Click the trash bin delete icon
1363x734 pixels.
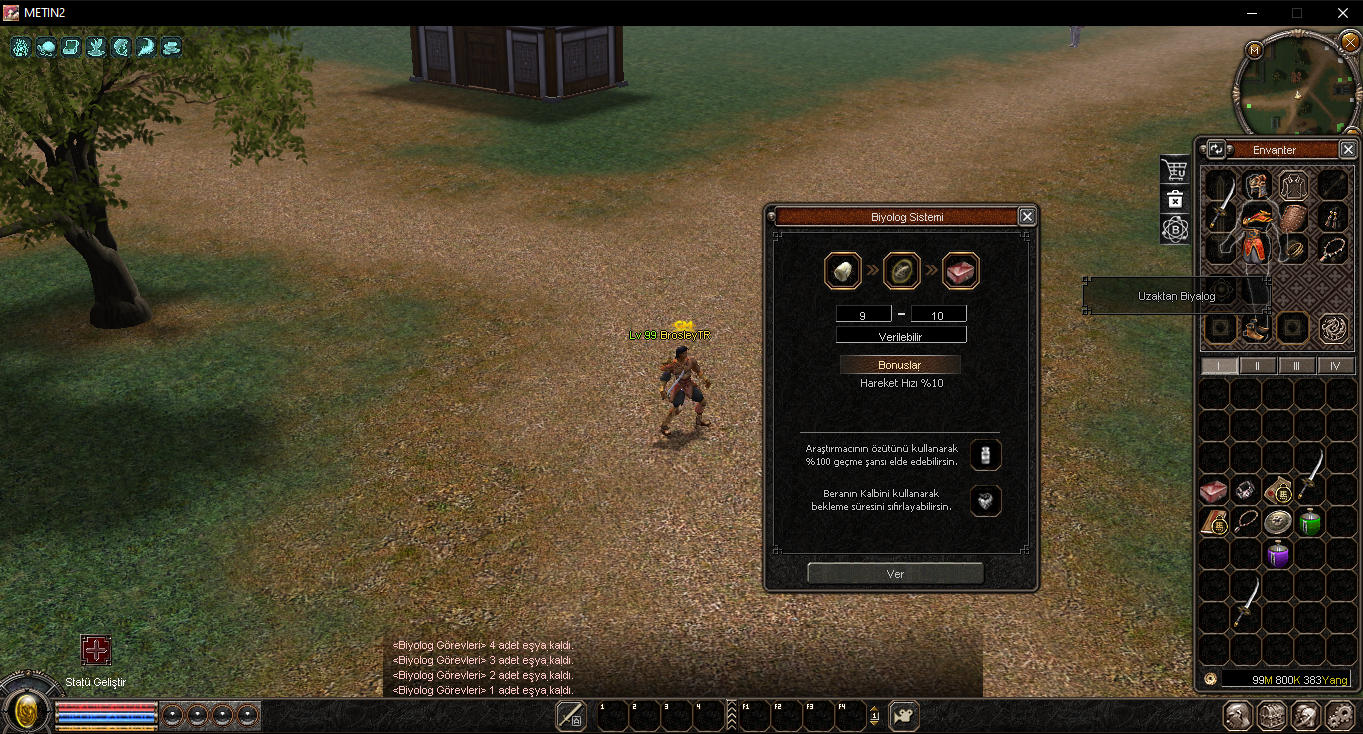click(x=1175, y=200)
